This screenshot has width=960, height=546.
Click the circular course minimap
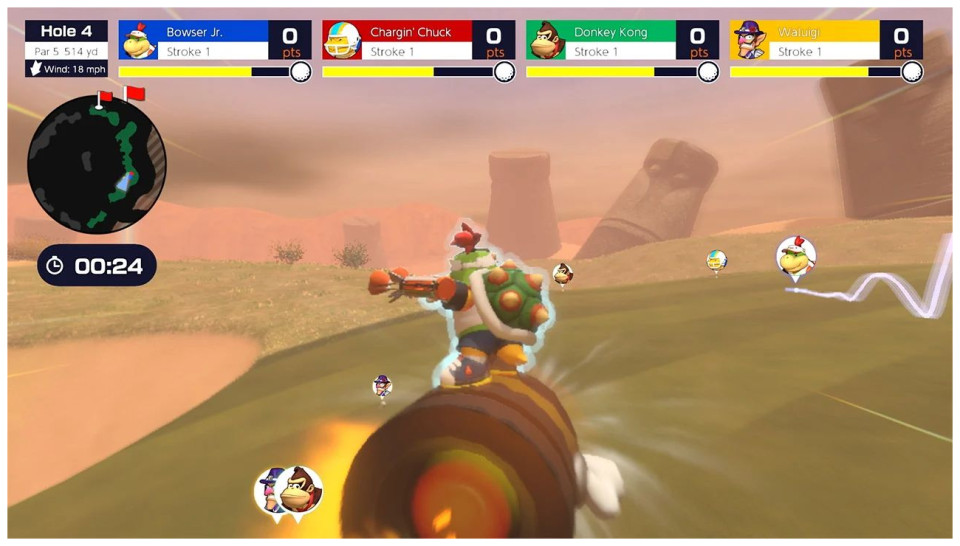(x=96, y=163)
